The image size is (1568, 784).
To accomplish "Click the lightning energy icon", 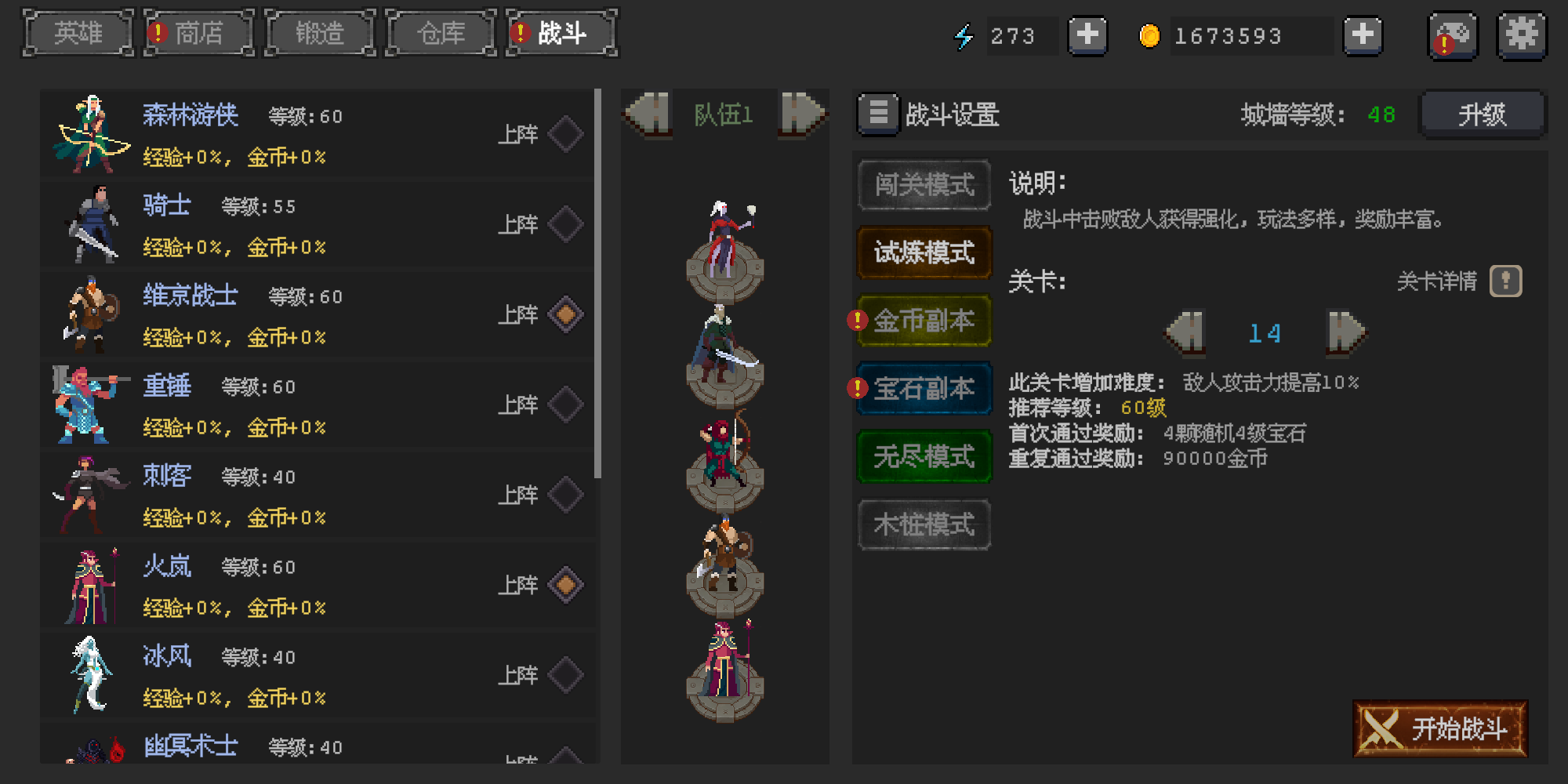I will [x=965, y=35].
